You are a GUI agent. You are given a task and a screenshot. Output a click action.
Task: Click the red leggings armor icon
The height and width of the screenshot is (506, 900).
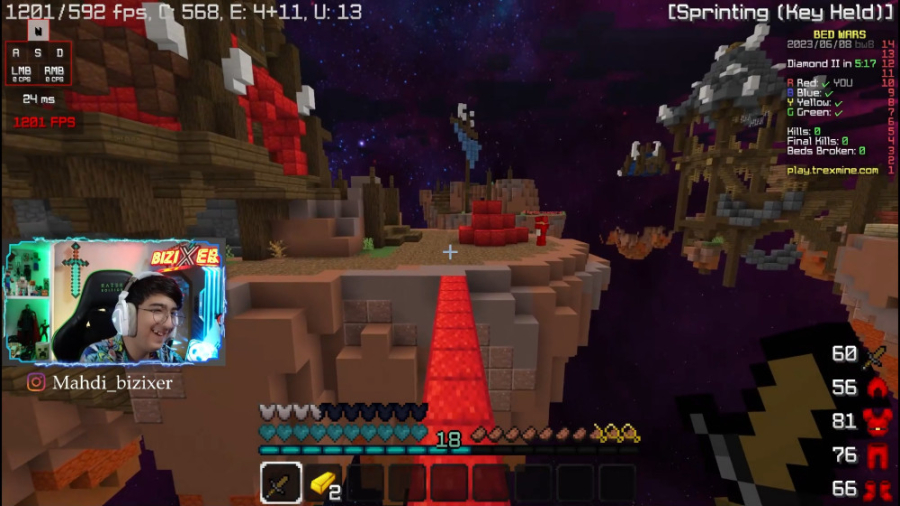tap(875, 455)
